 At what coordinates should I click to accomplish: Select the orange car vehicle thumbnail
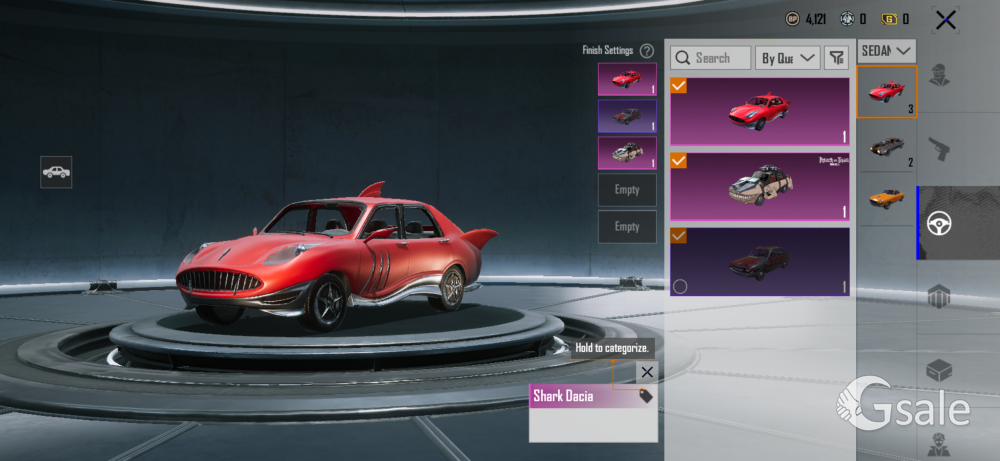[886, 198]
